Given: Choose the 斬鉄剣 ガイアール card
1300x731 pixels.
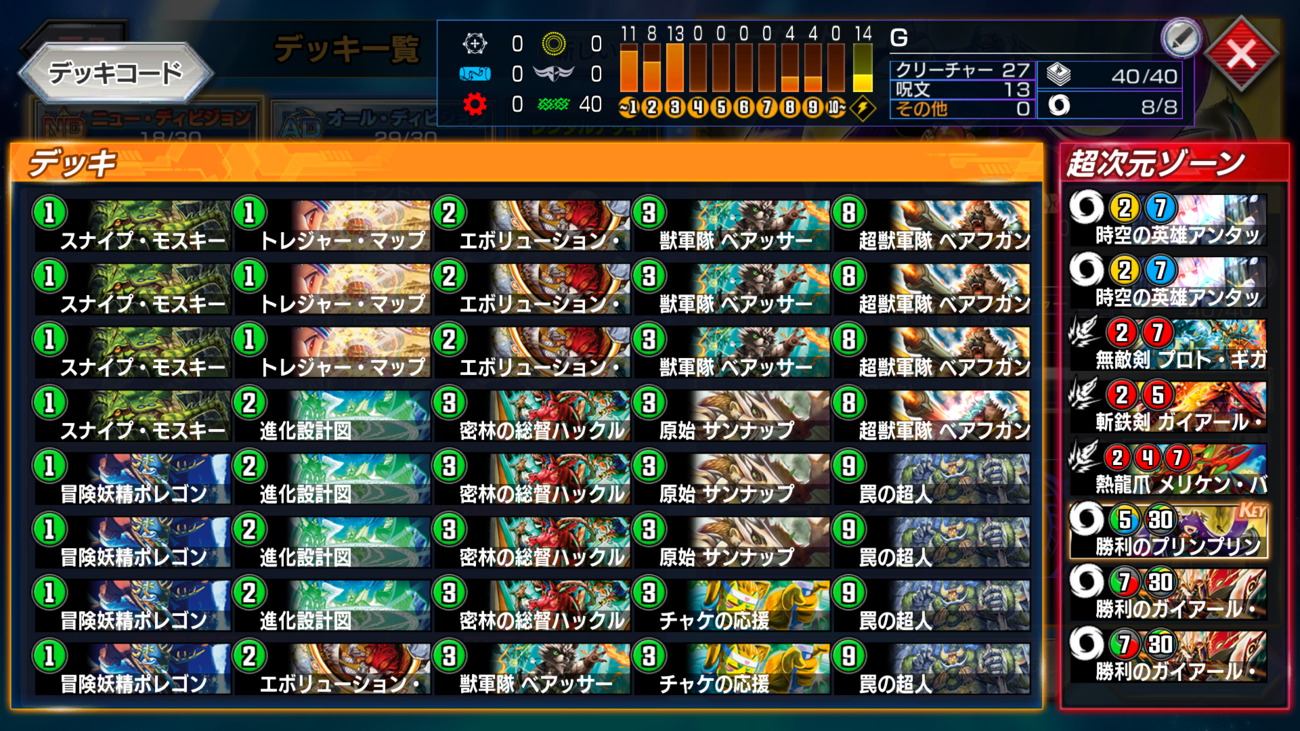Looking at the screenshot, I should click(1168, 408).
